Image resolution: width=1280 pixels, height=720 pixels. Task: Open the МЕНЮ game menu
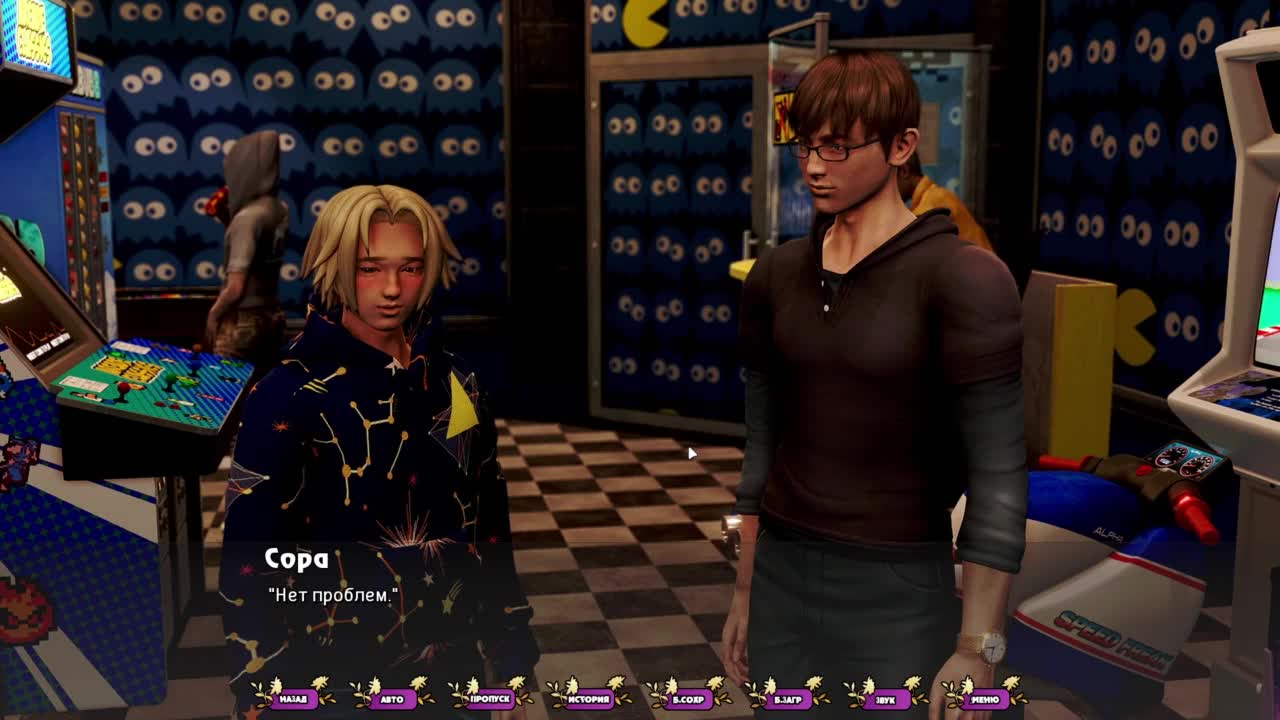tap(984, 699)
